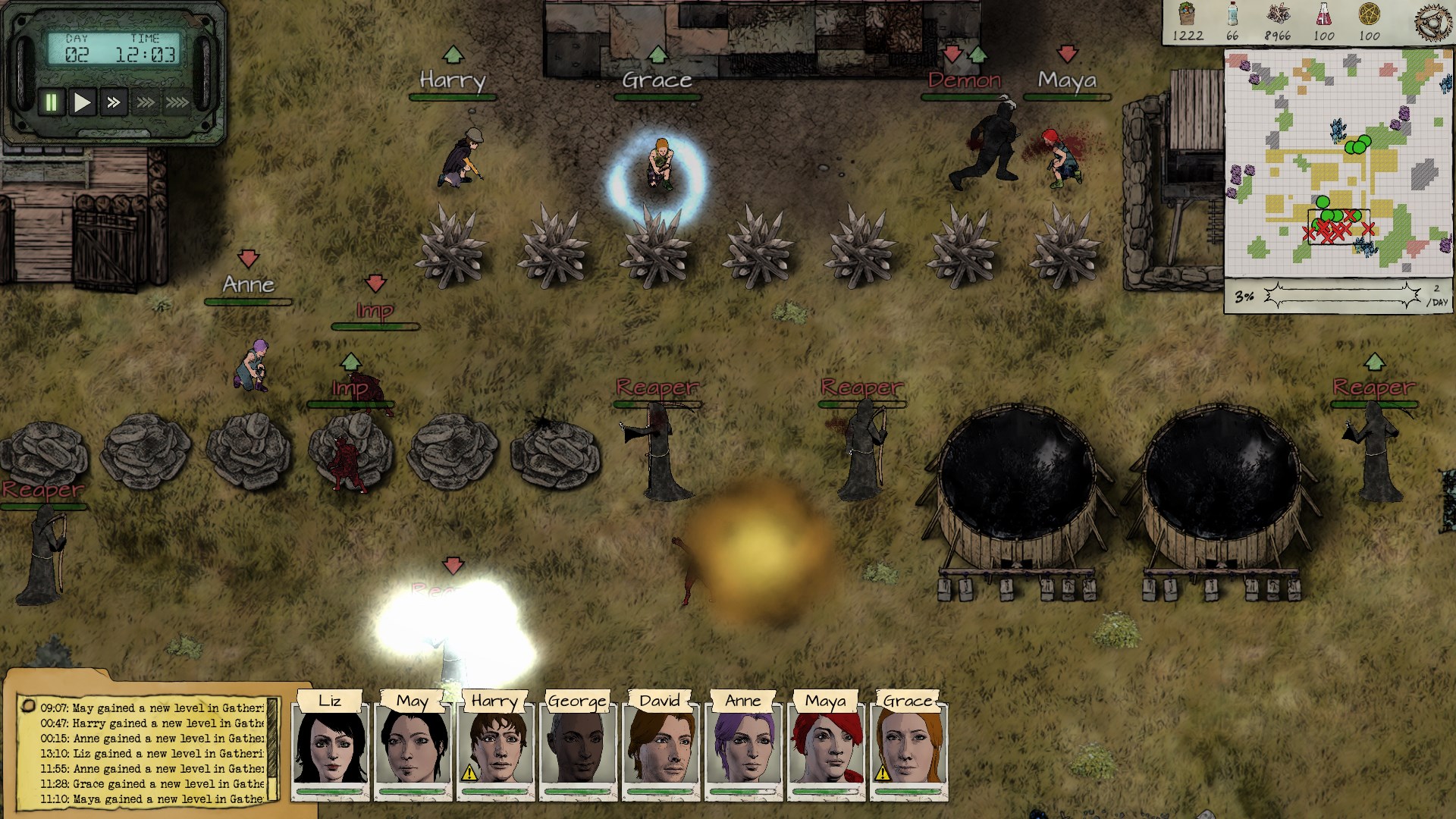Click the pentagram coin resource icon
Viewport: 1456px width, 819px height.
1370,15
